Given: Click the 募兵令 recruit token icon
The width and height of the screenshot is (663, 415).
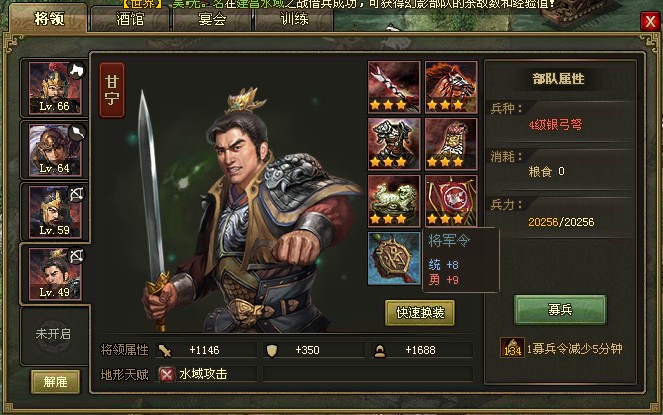Looking at the screenshot, I should 510,348.
